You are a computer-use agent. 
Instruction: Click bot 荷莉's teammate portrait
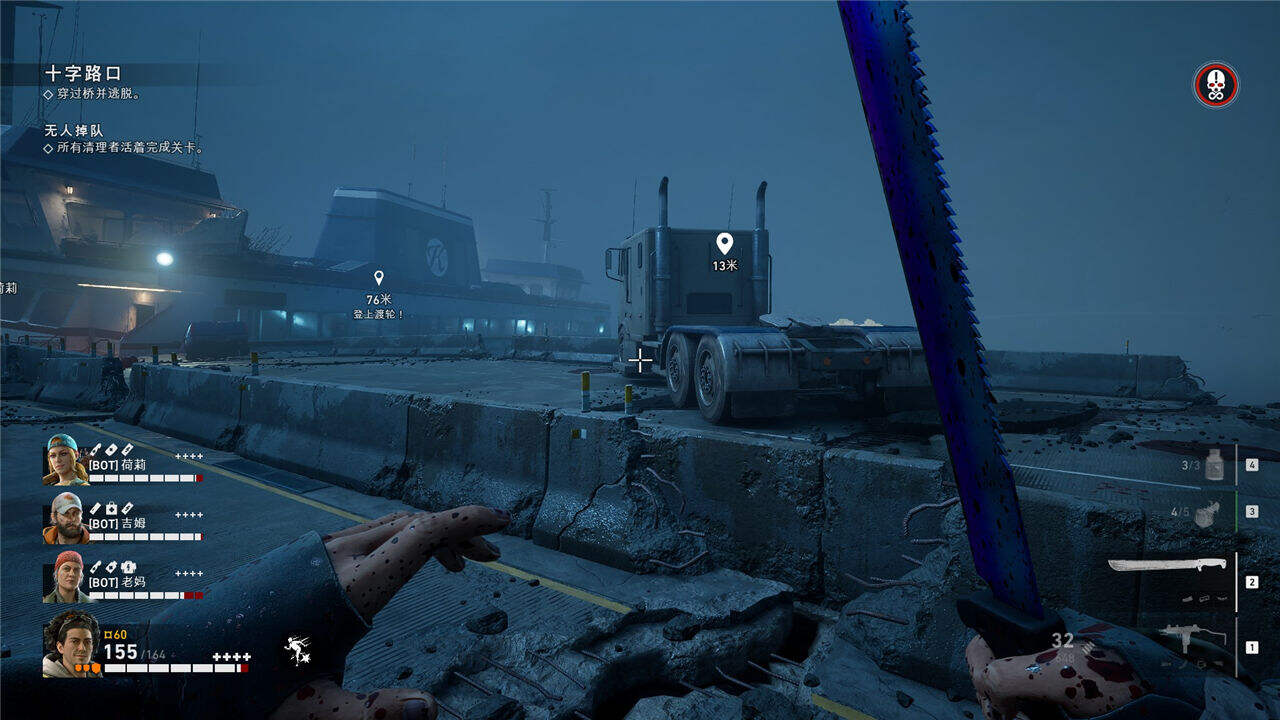pyautogui.click(x=65, y=460)
